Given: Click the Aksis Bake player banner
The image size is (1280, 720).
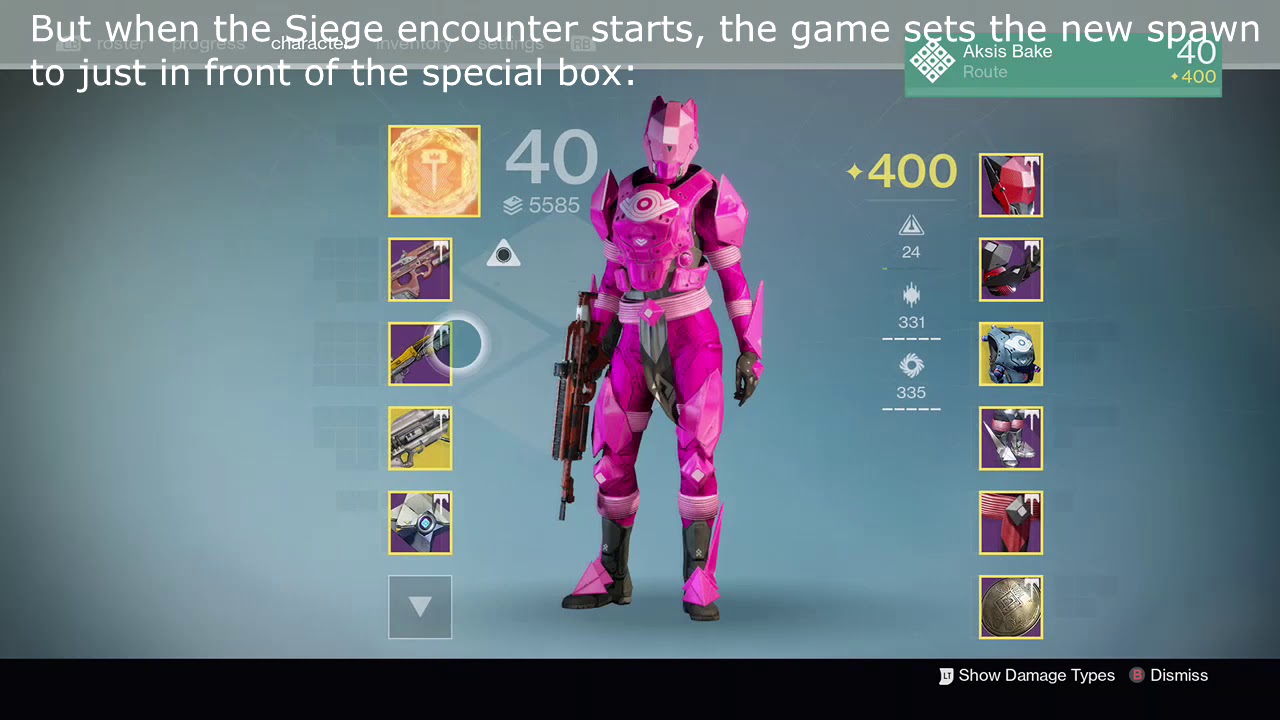Looking at the screenshot, I should [1062, 64].
